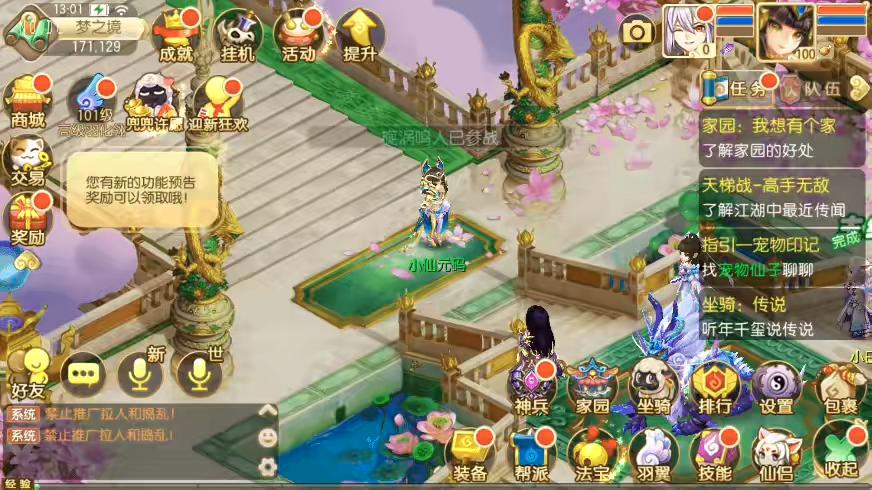Open the 挂机 auto-battle menu
The width and height of the screenshot is (872, 490).
(x=238, y=35)
